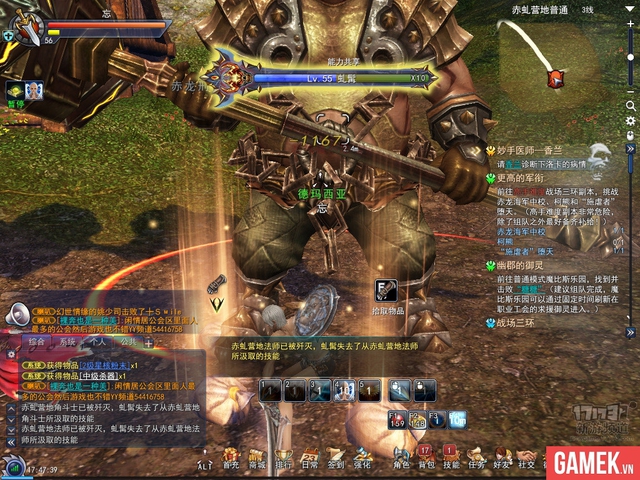640x480 pixels.
Task: Open the 强化 enhancement panel
Action: coord(362,457)
